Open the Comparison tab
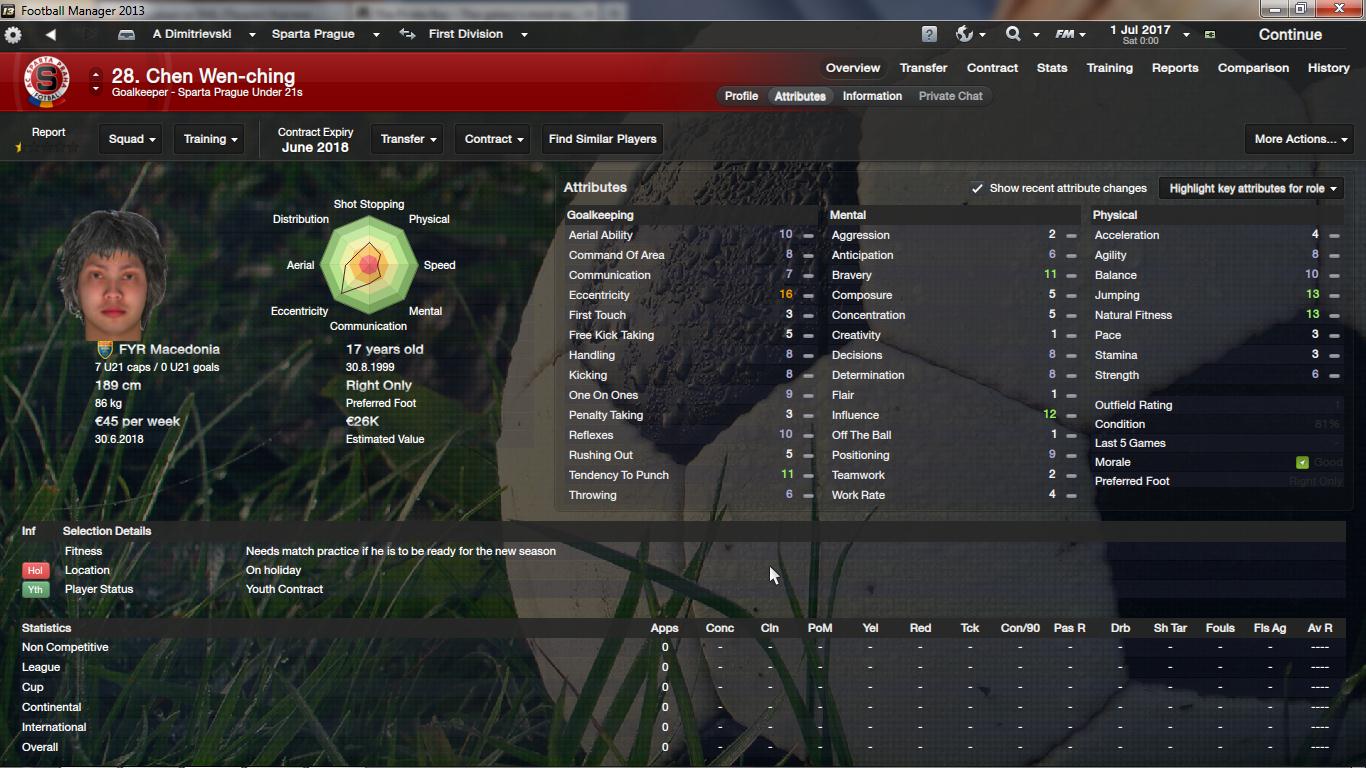 click(1252, 68)
